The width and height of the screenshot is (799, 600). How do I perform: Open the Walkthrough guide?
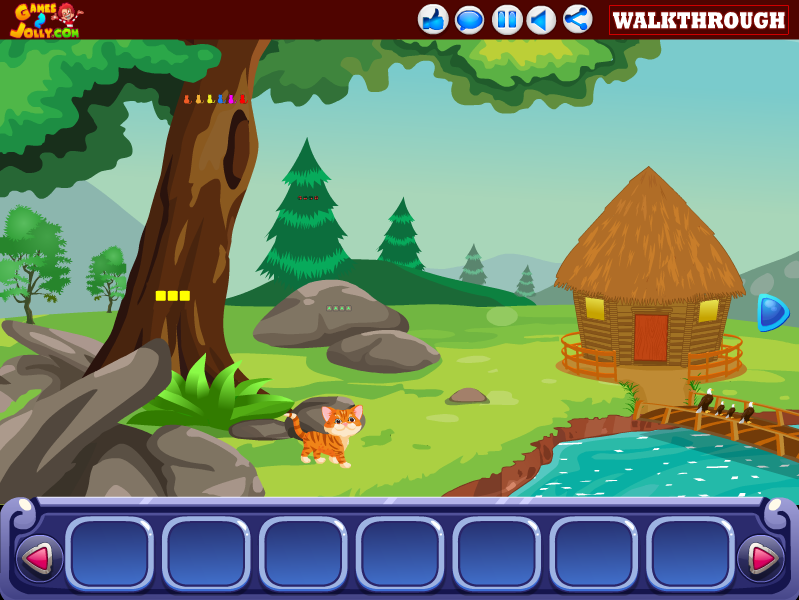(x=698, y=20)
